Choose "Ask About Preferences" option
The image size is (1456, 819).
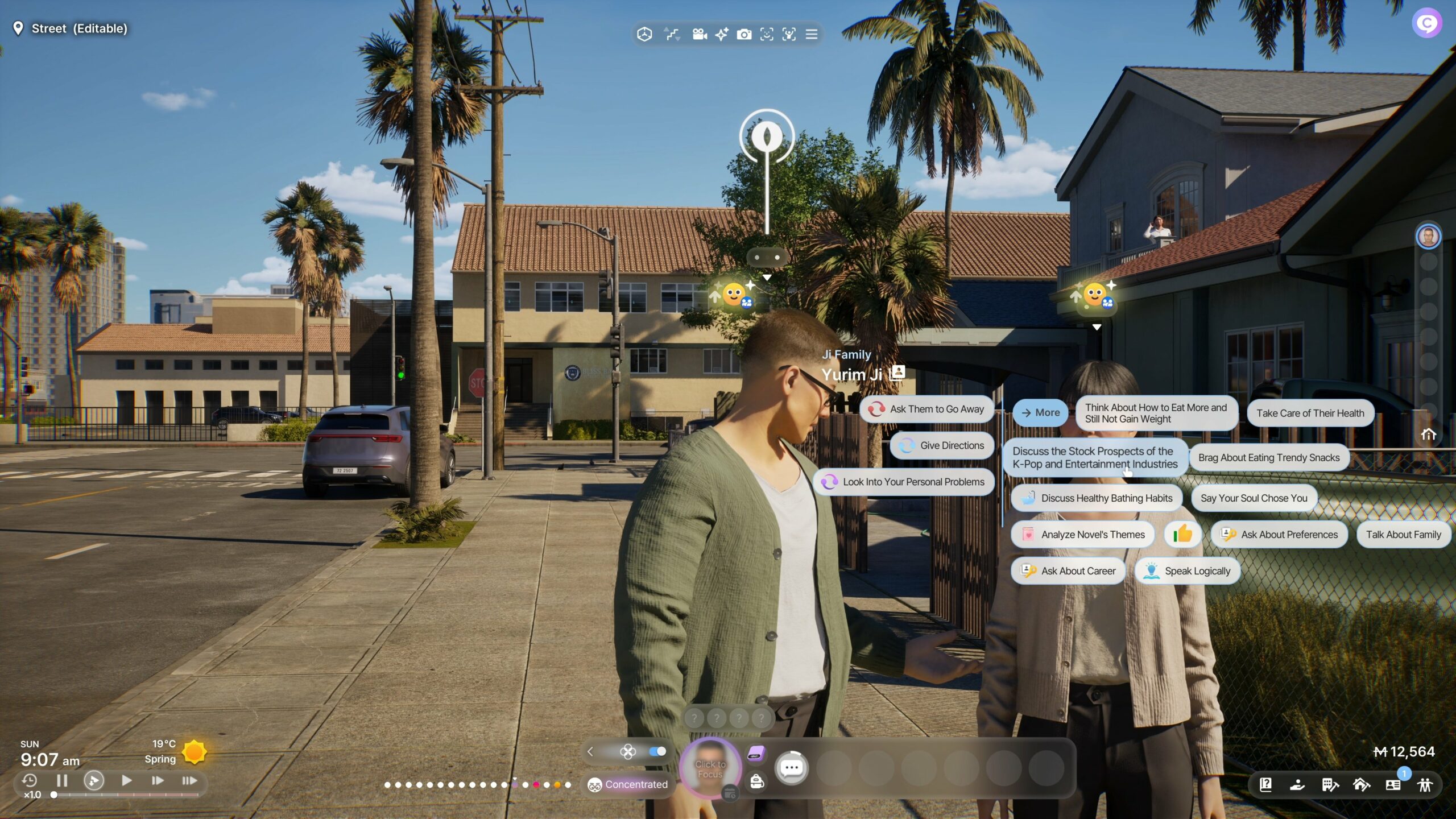coord(1279,535)
